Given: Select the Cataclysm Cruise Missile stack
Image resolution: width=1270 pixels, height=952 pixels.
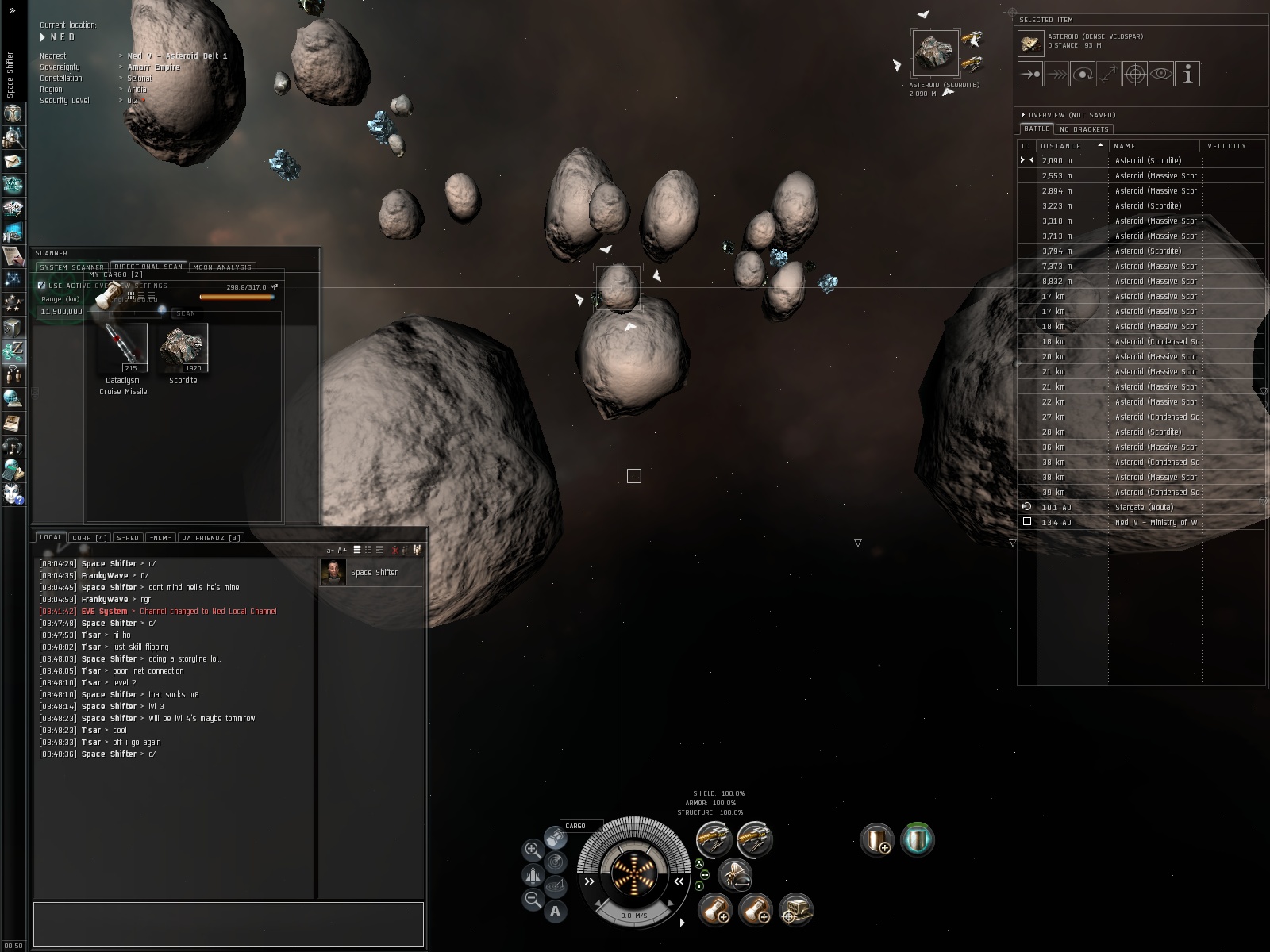Looking at the screenshot, I should [123, 347].
